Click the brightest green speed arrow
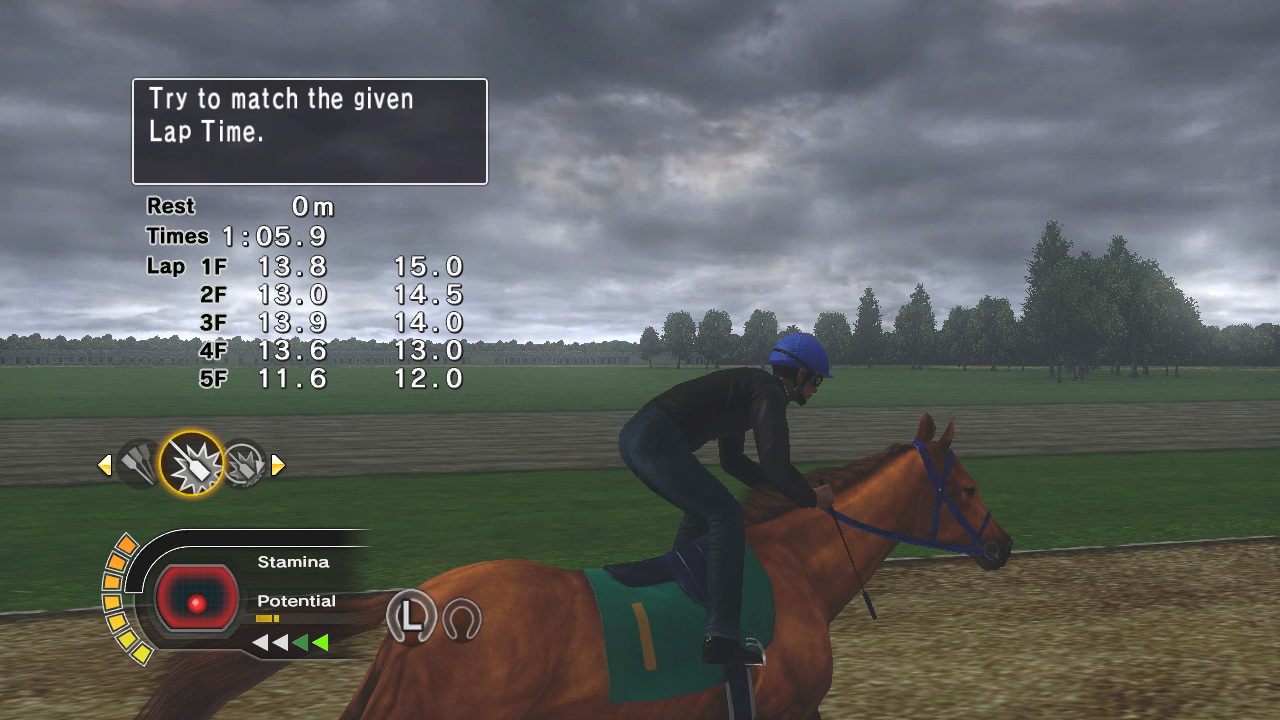Image resolution: width=1280 pixels, height=720 pixels. click(x=318, y=643)
